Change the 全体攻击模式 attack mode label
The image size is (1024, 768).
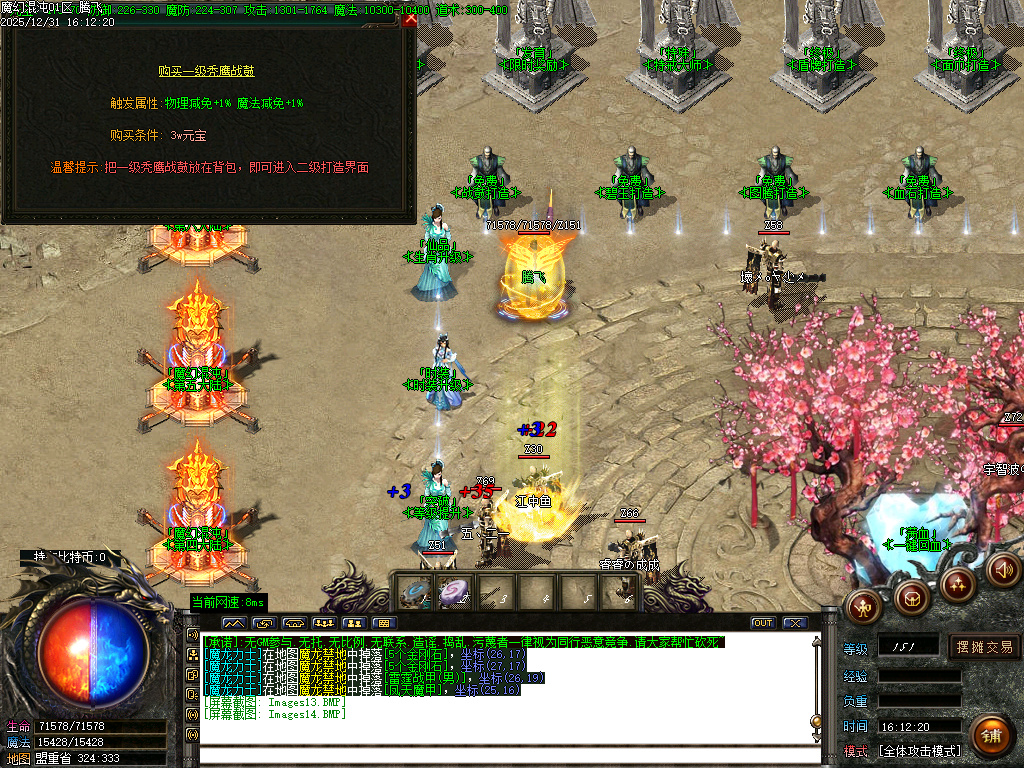click(x=919, y=751)
